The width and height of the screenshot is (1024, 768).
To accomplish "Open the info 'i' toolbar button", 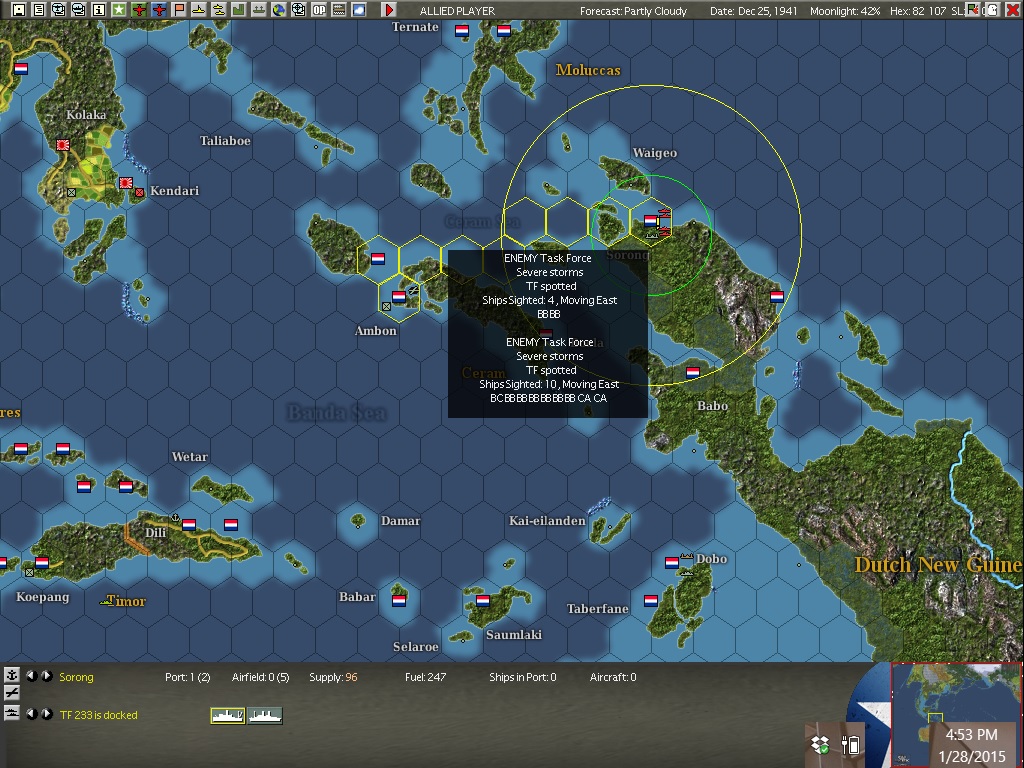I will [98, 10].
